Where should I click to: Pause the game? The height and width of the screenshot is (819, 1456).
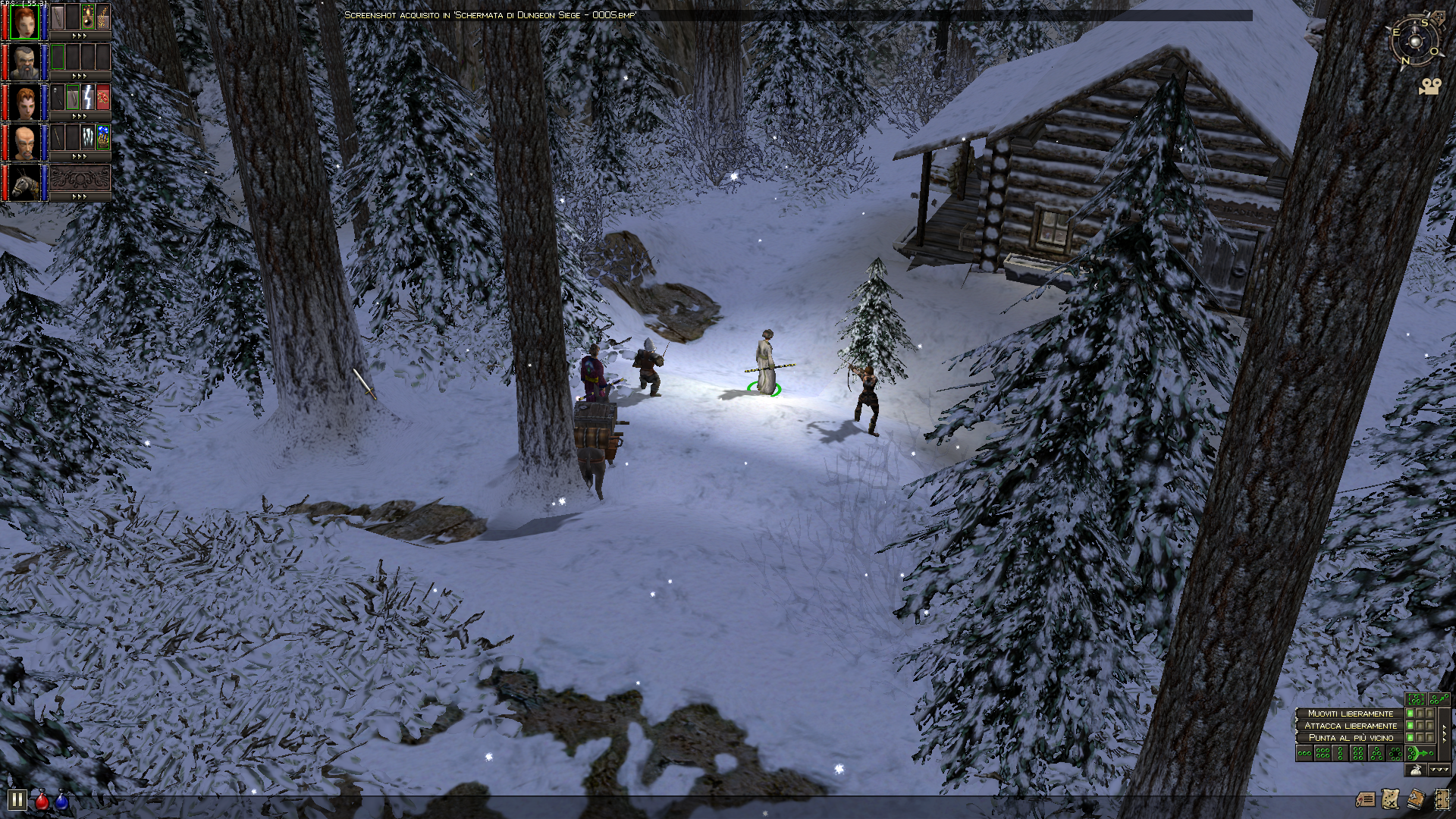(17, 799)
